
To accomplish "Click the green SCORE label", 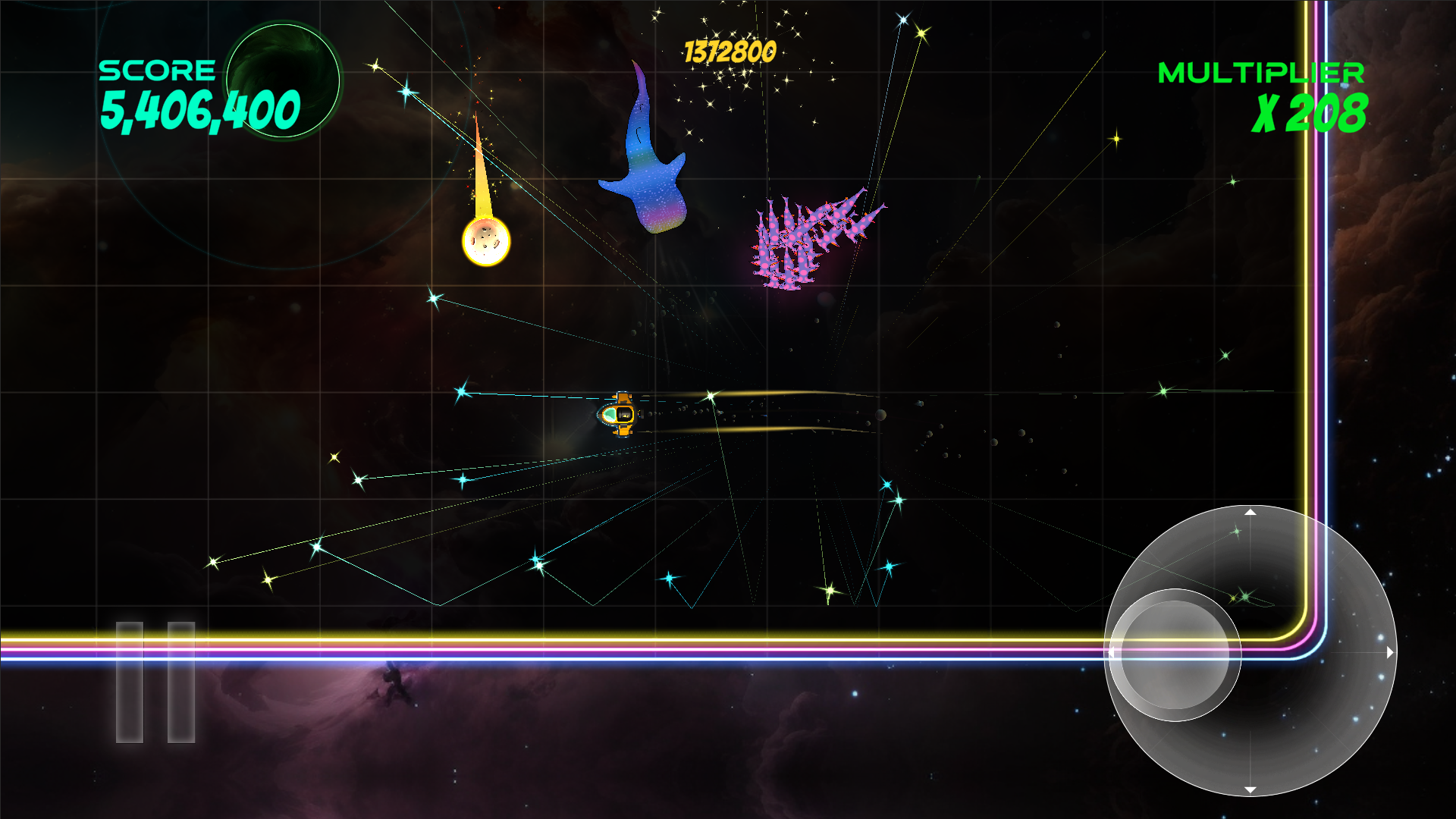I will [x=158, y=71].
